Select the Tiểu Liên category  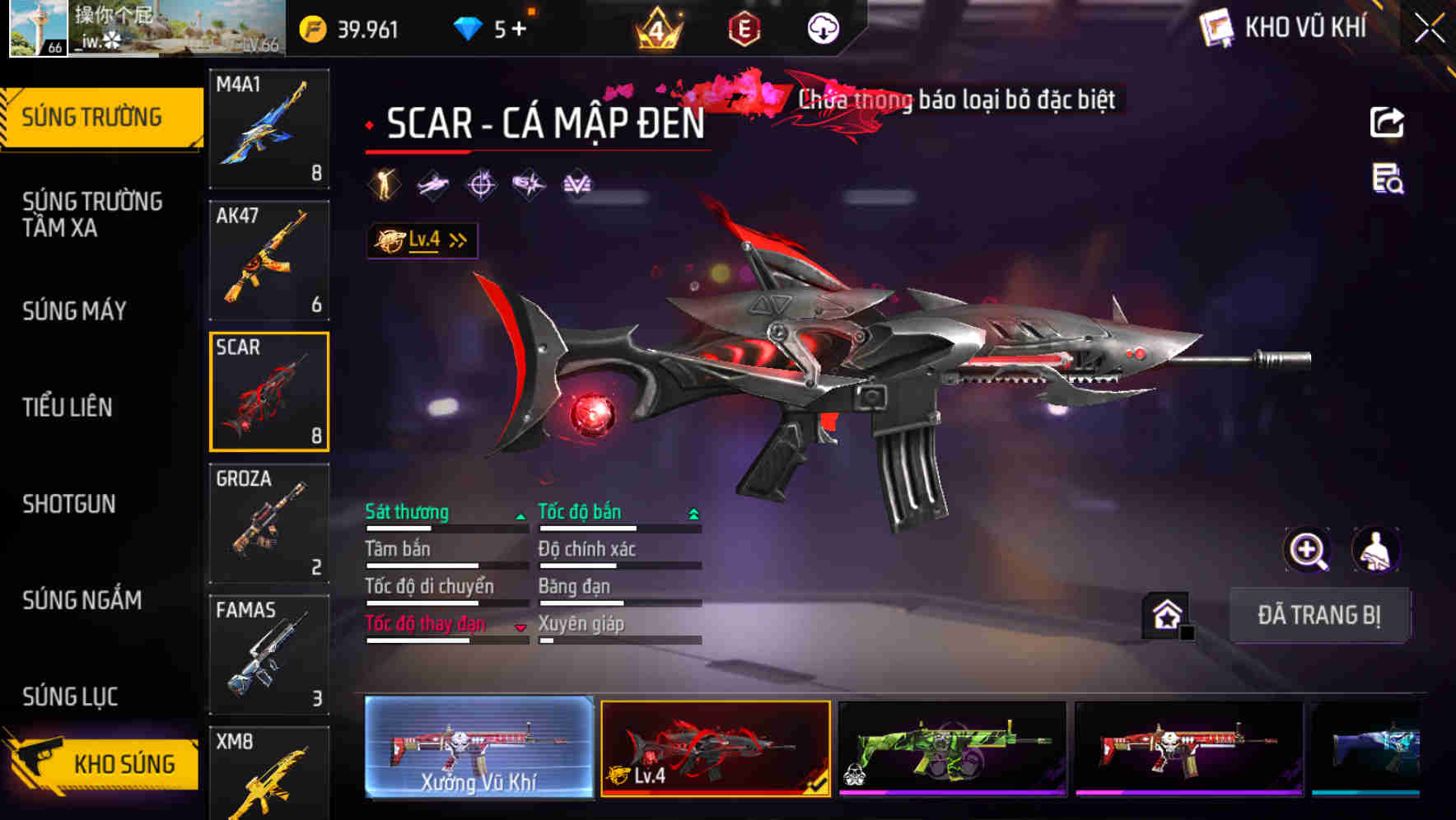(68, 407)
